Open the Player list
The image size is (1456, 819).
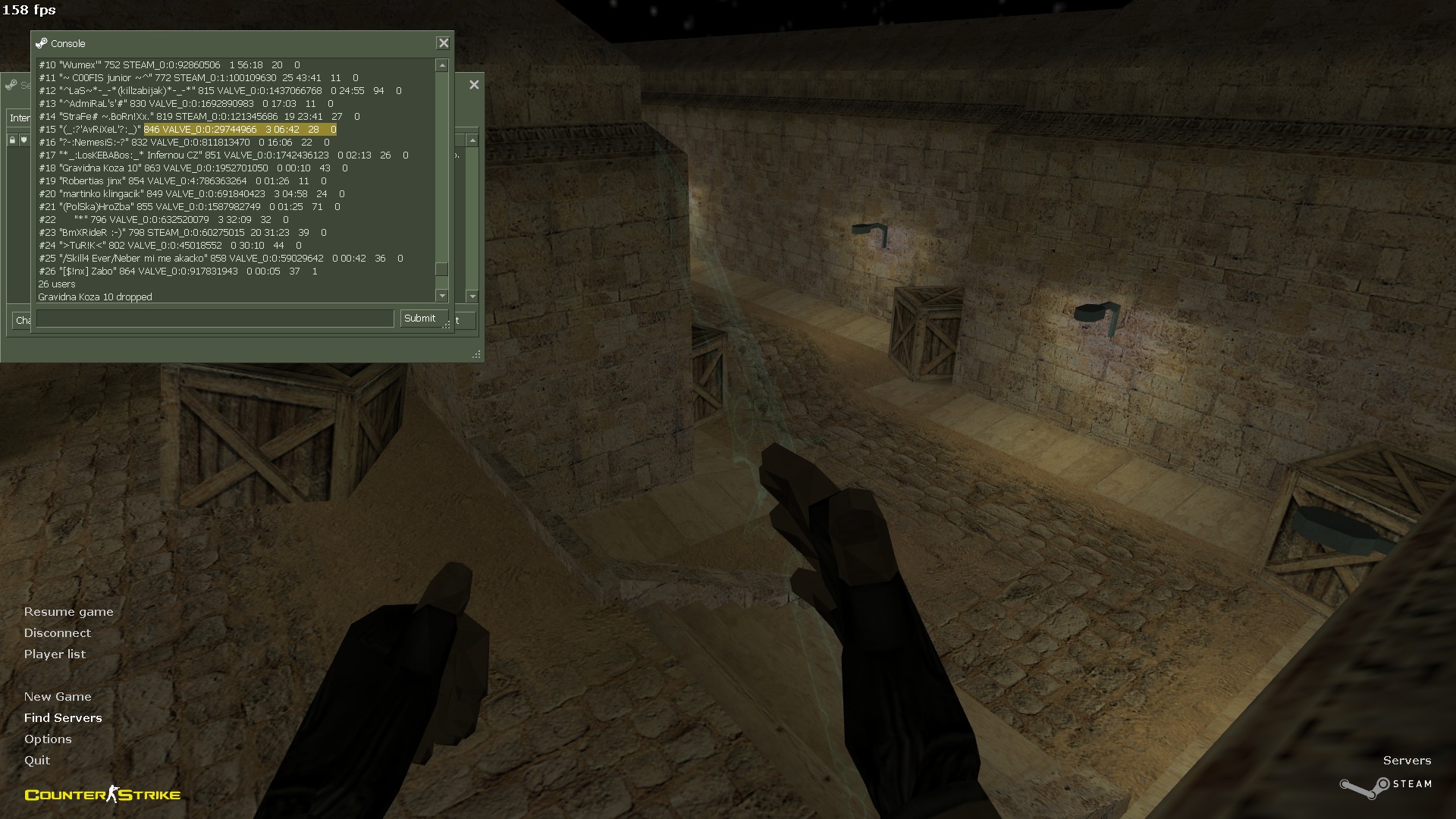tap(55, 654)
